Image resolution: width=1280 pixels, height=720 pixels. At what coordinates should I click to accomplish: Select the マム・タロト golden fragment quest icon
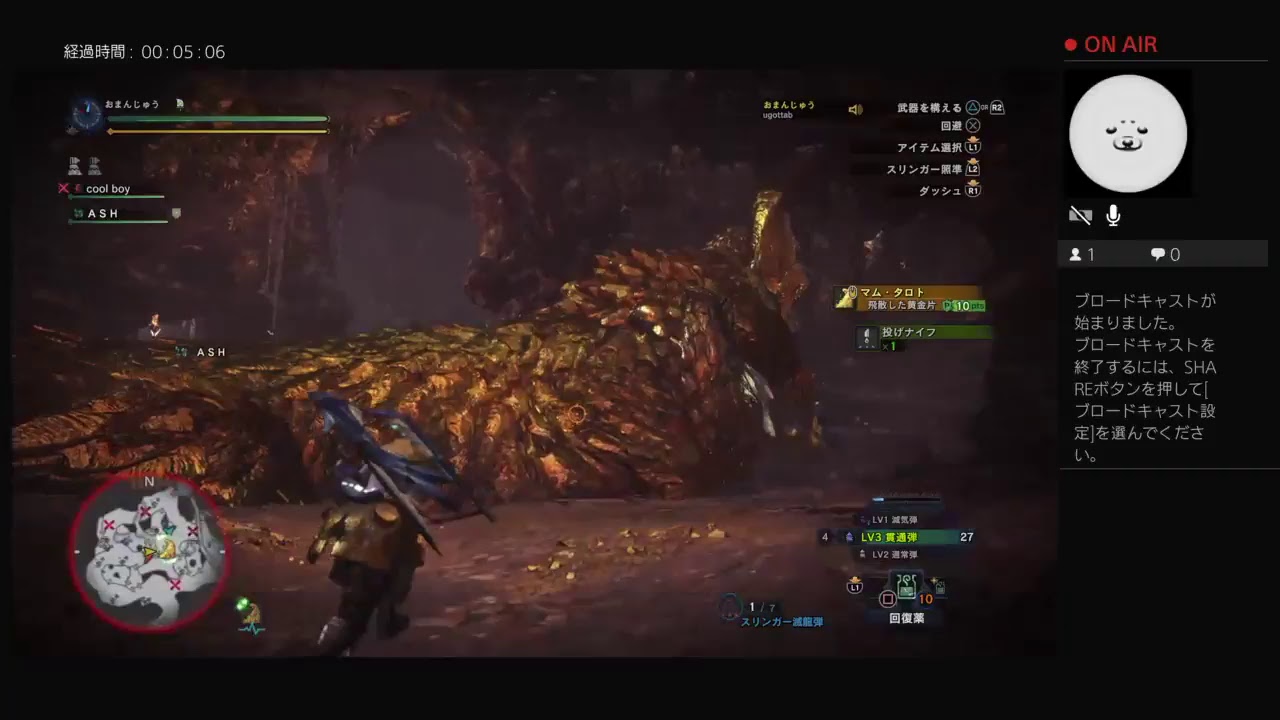tap(845, 298)
